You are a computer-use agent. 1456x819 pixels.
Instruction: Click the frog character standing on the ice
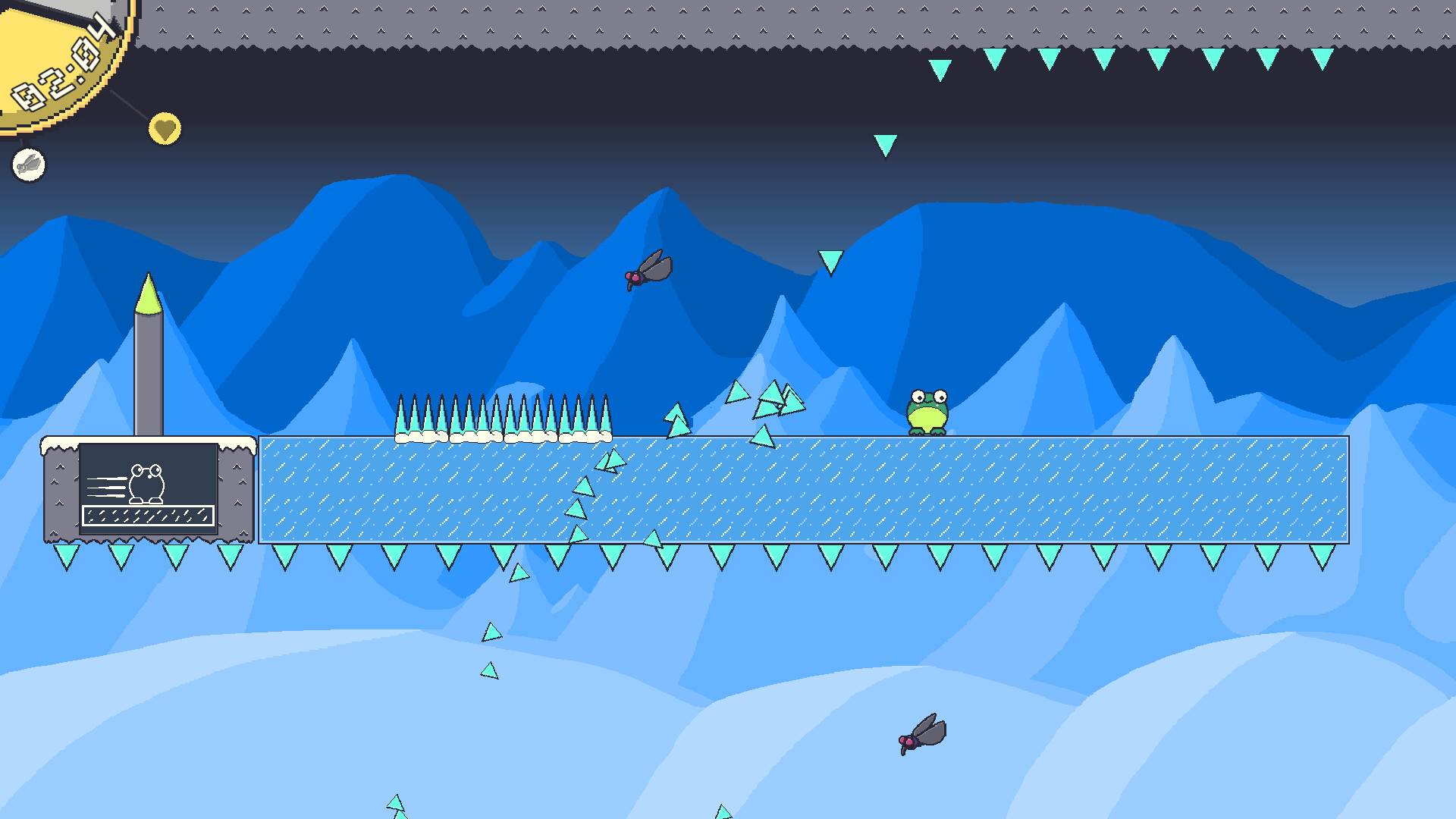coord(929,413)
